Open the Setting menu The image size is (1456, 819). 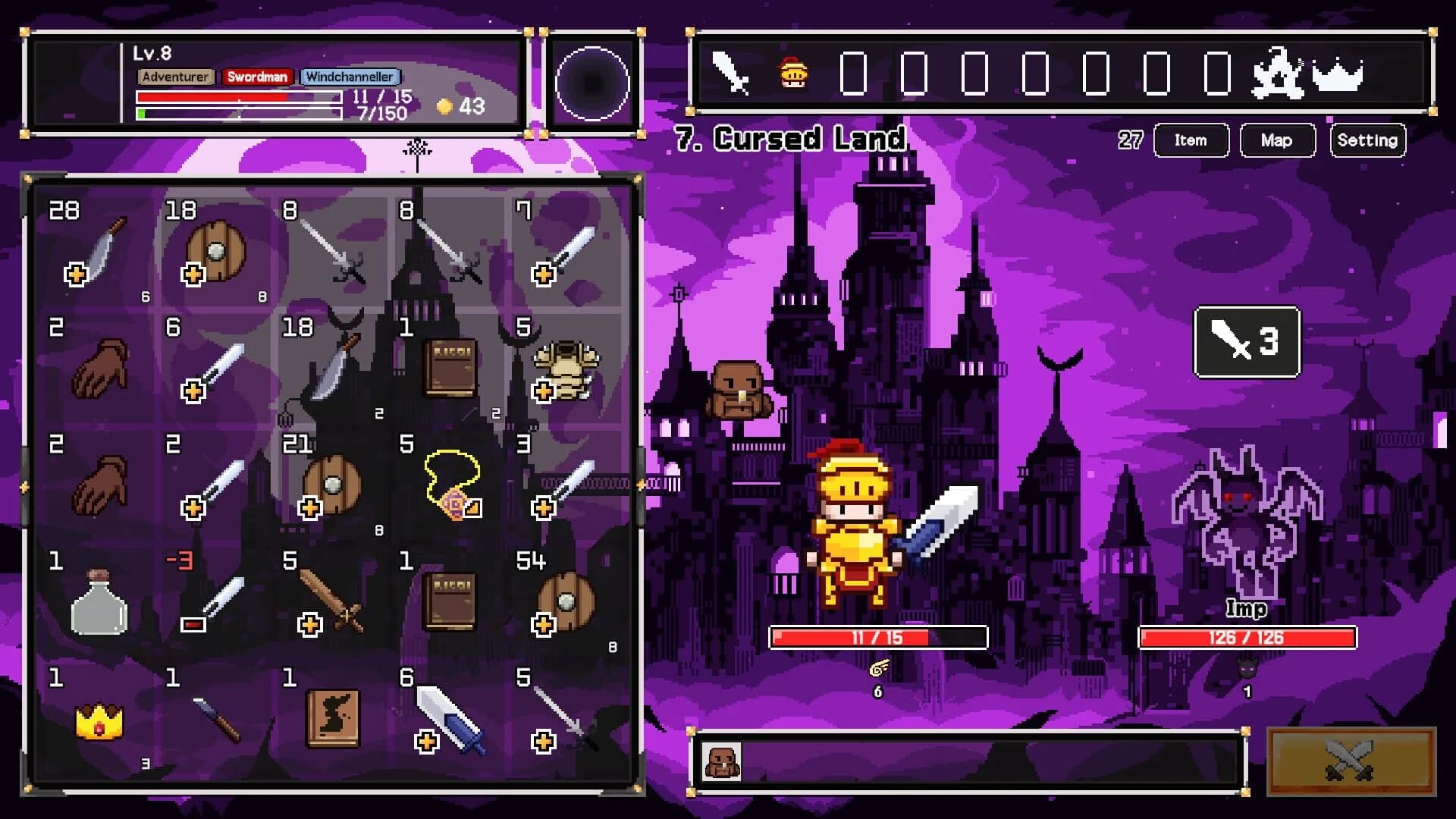tap(1367, 140)
